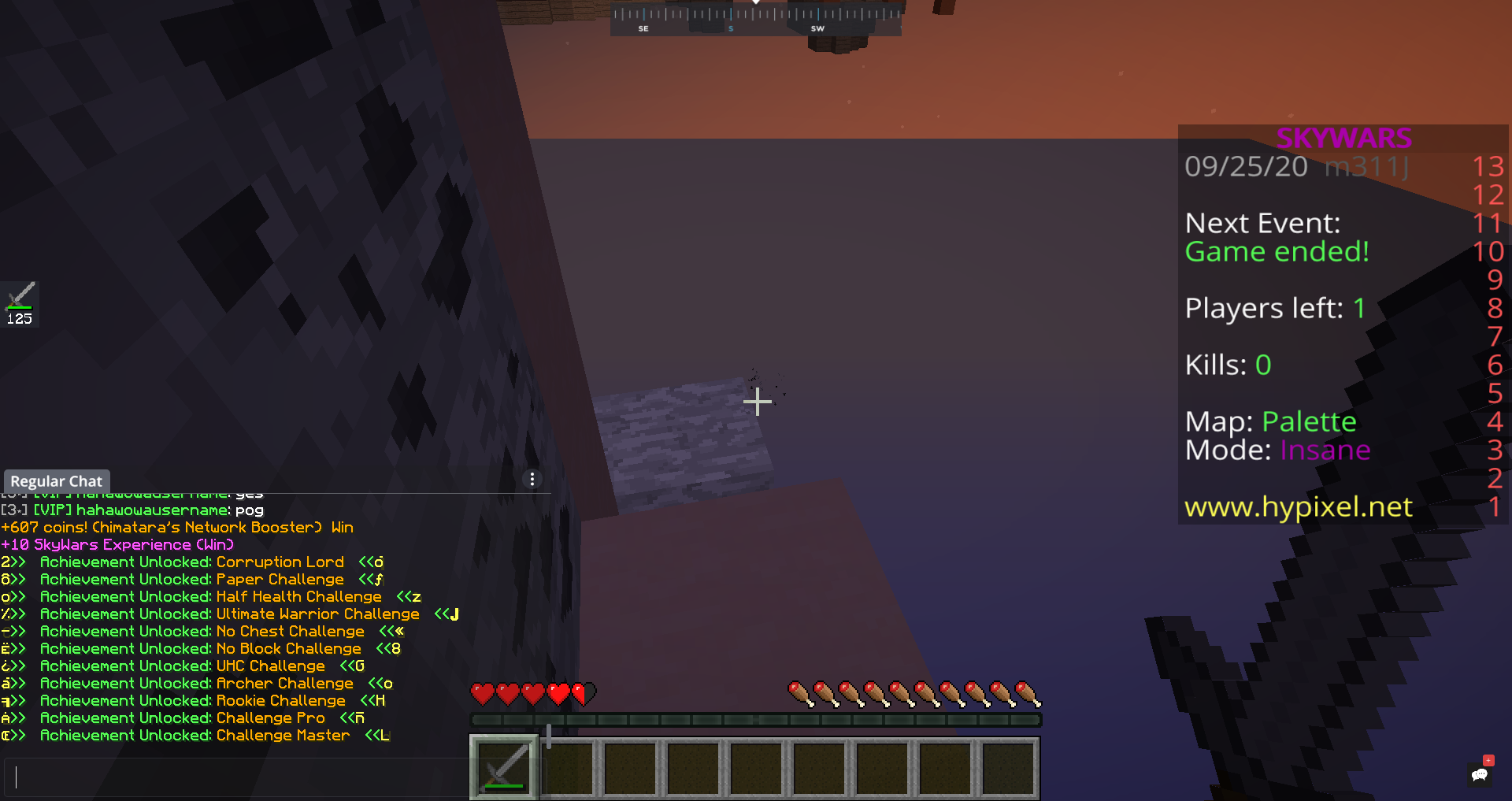
Task: Click the Map: Palette scoreboard entry
Action: click(1270, 421)
